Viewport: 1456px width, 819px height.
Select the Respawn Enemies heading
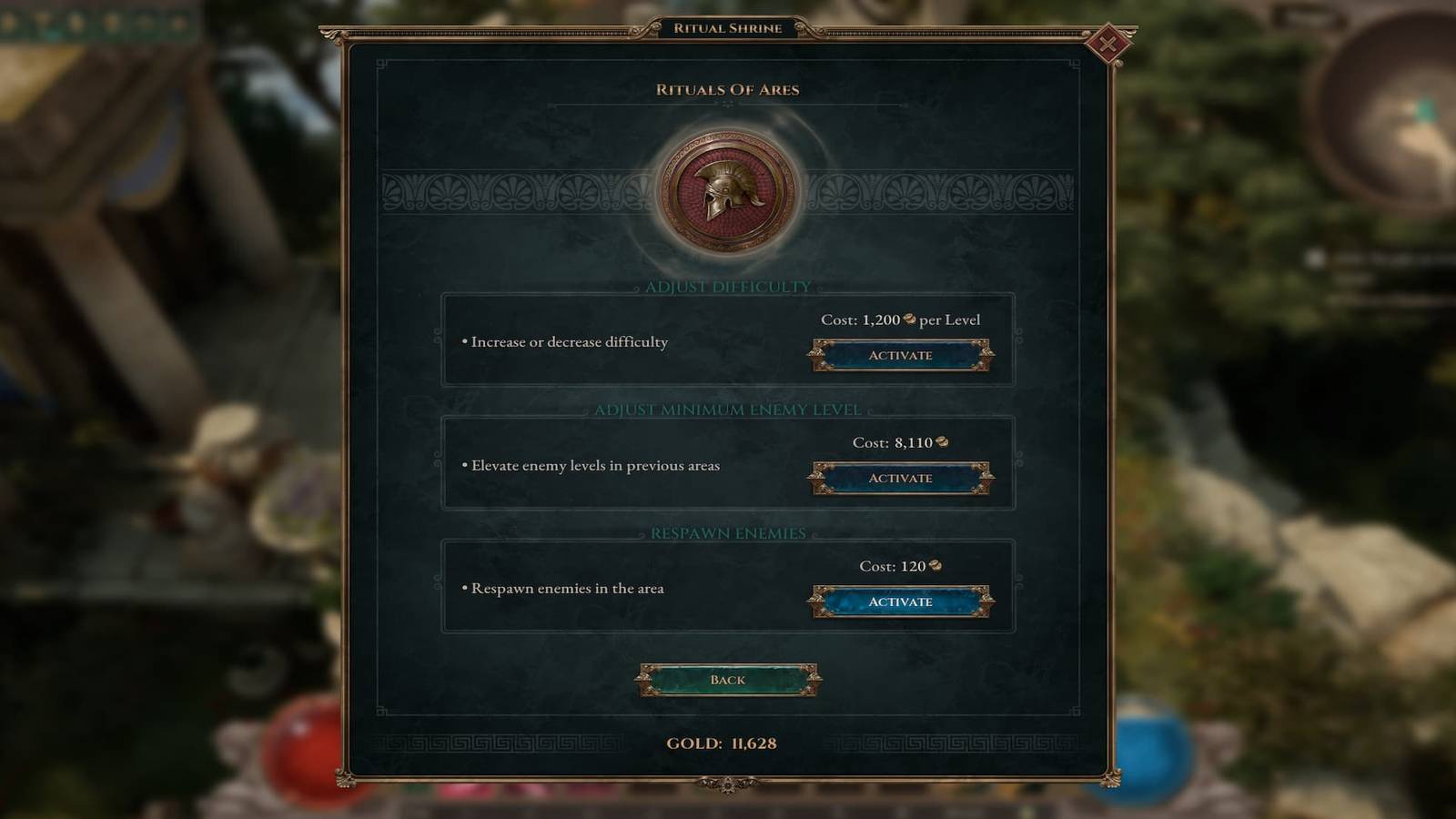click(727, 532)
